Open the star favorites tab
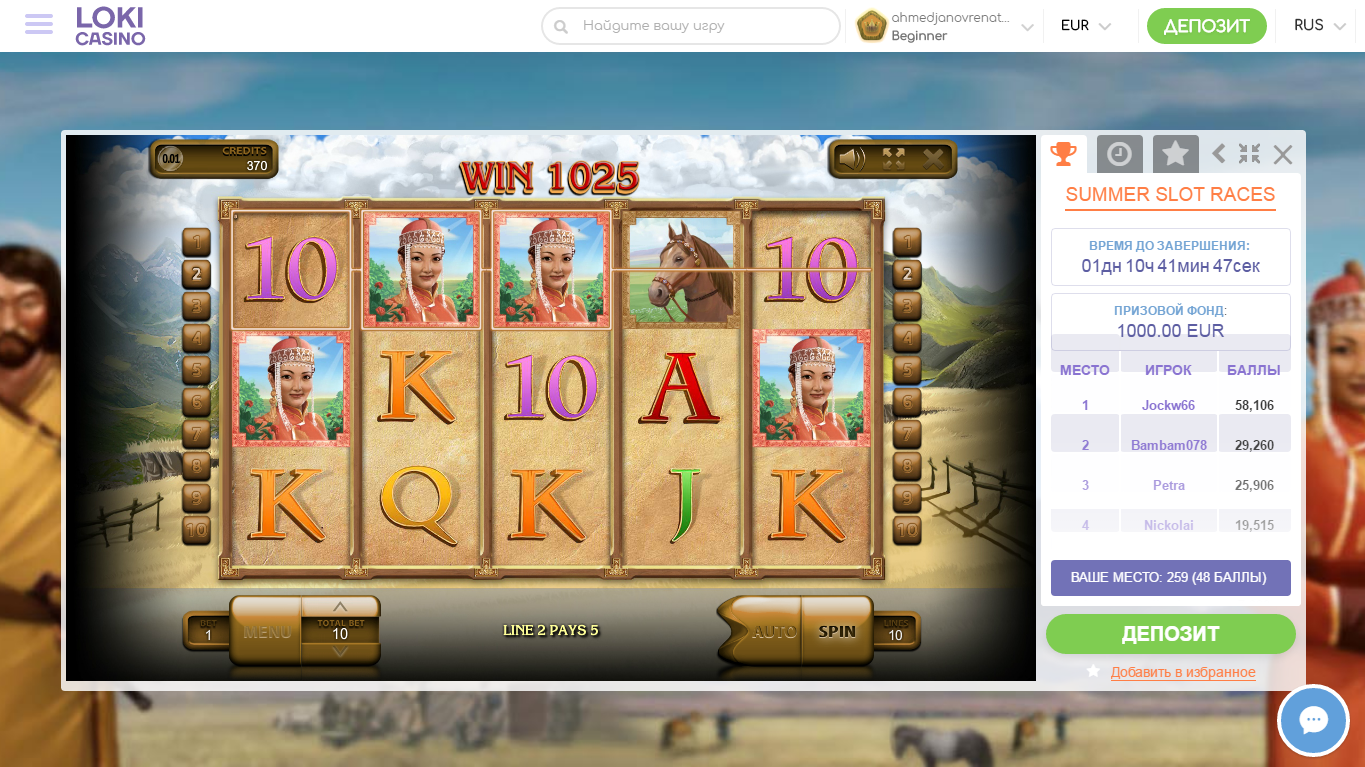 point(1175,154)
